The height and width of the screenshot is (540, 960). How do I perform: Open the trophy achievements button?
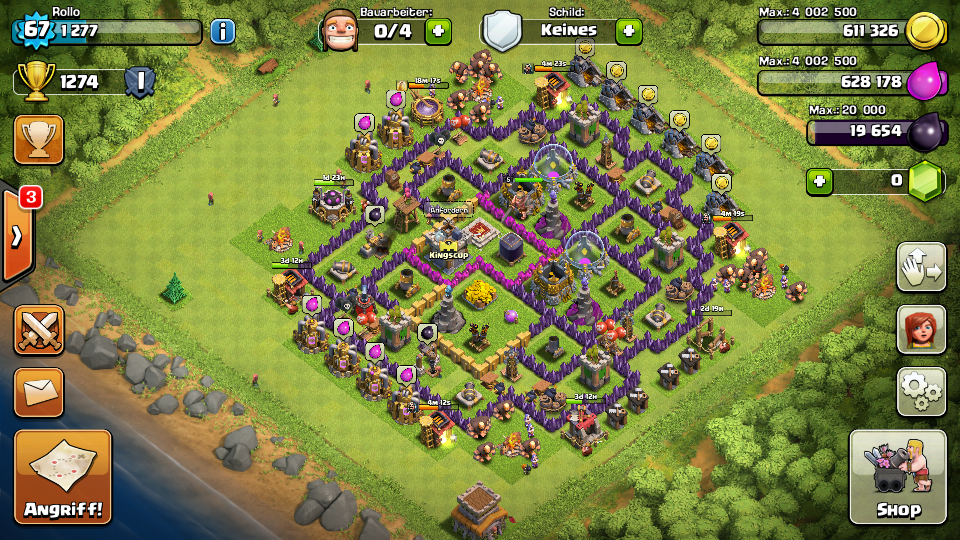[x=39, y=139]
